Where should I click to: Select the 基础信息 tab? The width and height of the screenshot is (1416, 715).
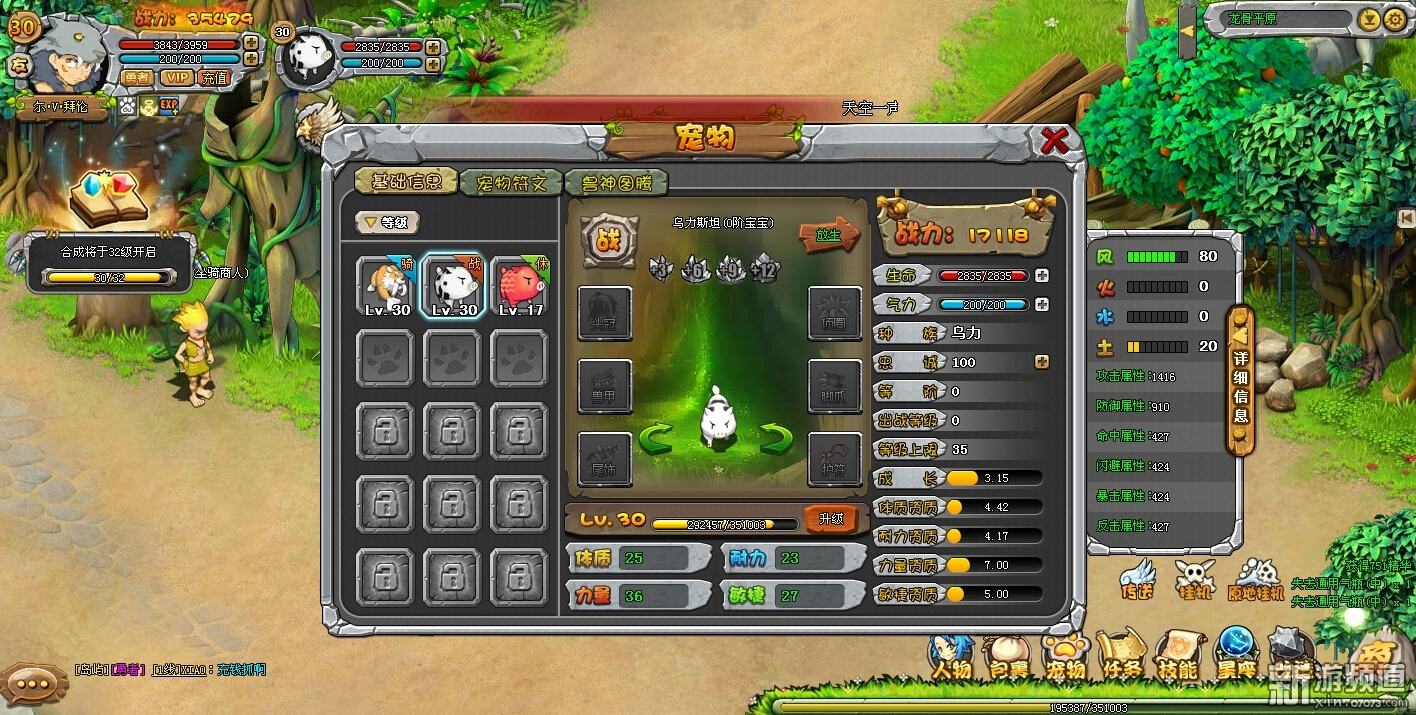click(406, 181)
